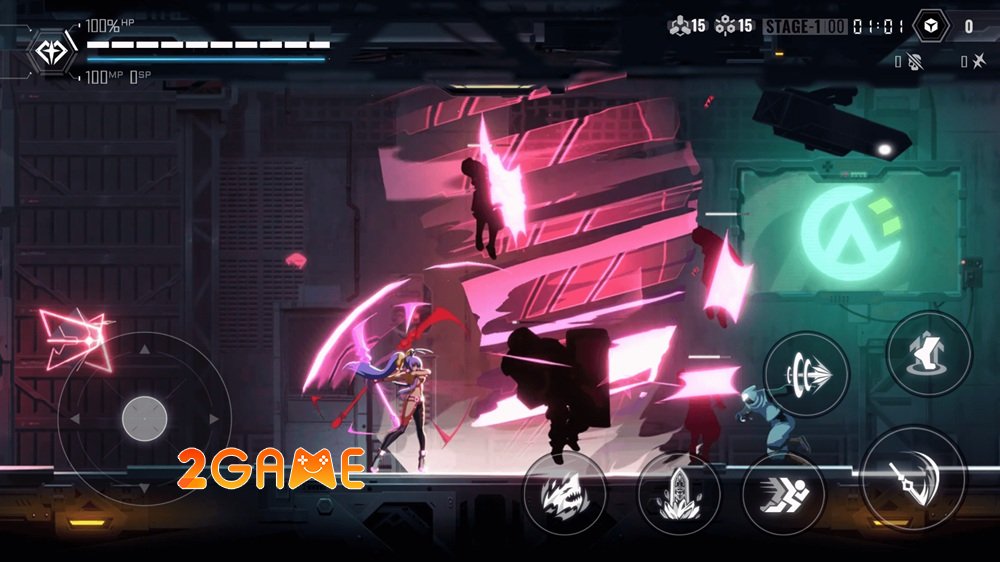The height and width of the screenshot is (562, 1000).
Task: Tap the virtual joystick center knob
Action: tap(144, 418)
